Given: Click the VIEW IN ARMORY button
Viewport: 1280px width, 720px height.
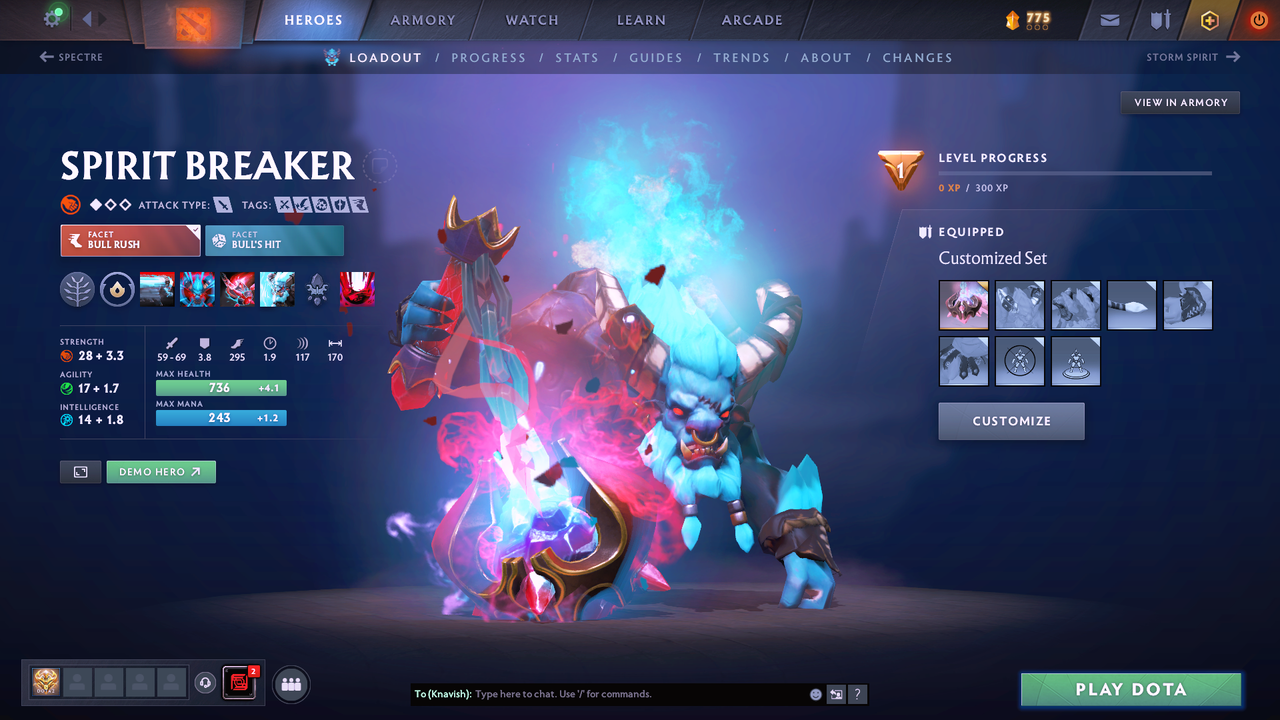Looking at the screenshot, I should (1180, 102).
